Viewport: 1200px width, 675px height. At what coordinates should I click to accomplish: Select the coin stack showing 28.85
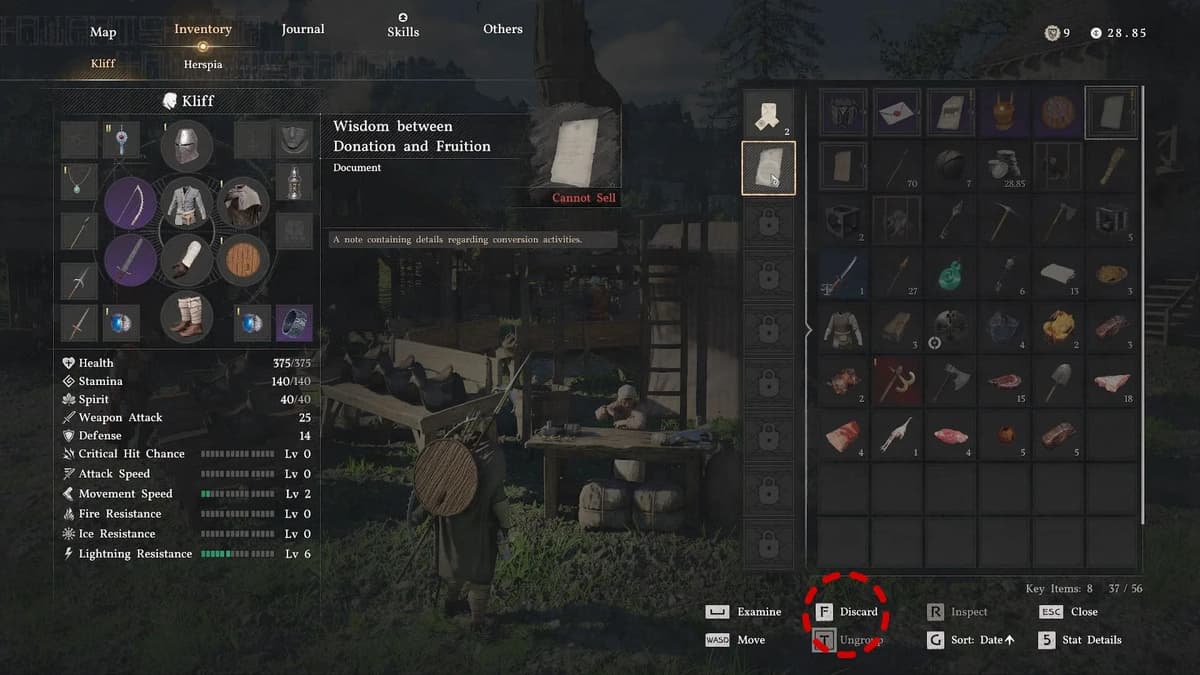click(x=1004, y=166)
